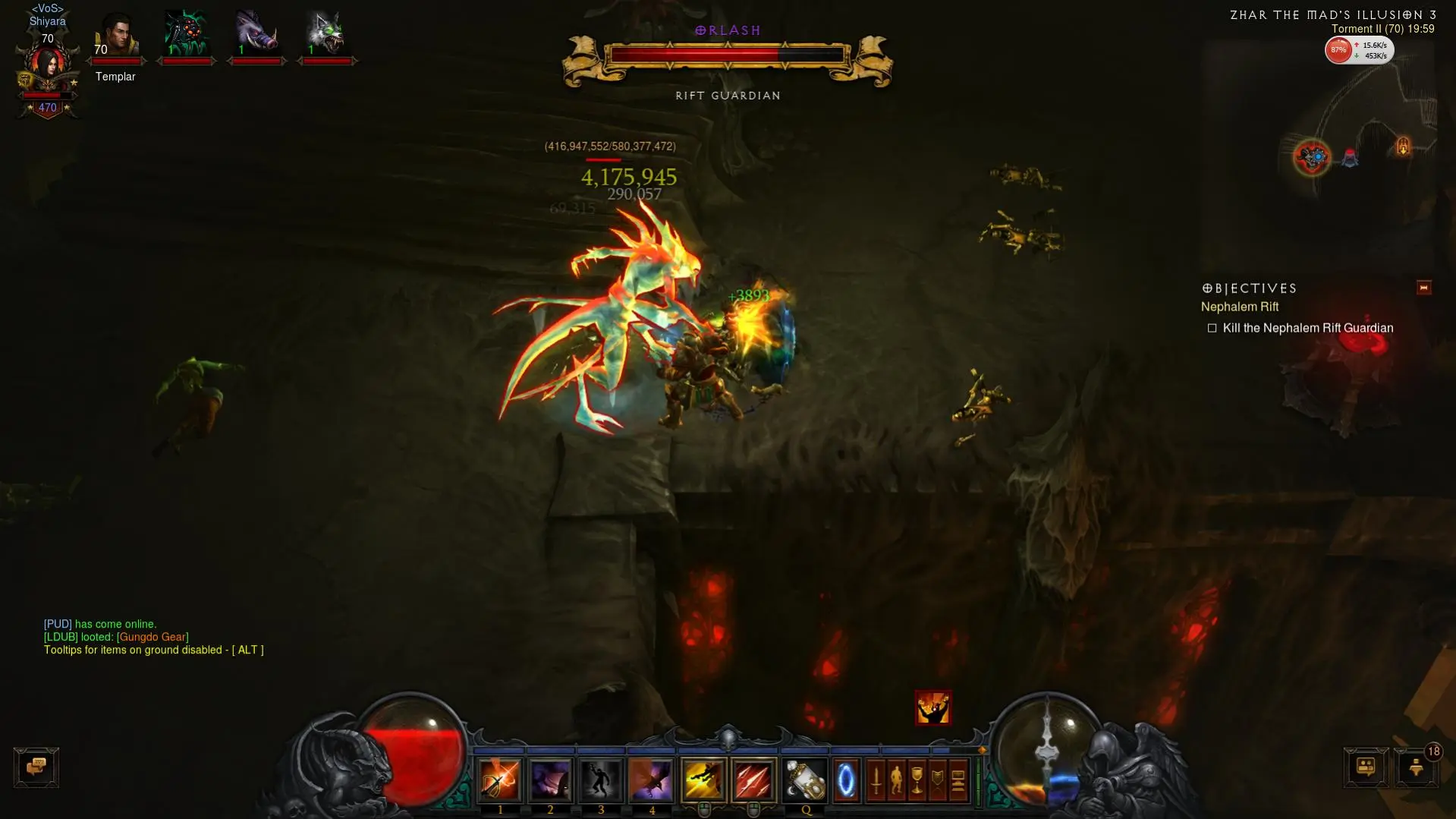The image size is (1456, 819).
Task: Collapse the Objectives tracker panel
Action: point(1423,288)
